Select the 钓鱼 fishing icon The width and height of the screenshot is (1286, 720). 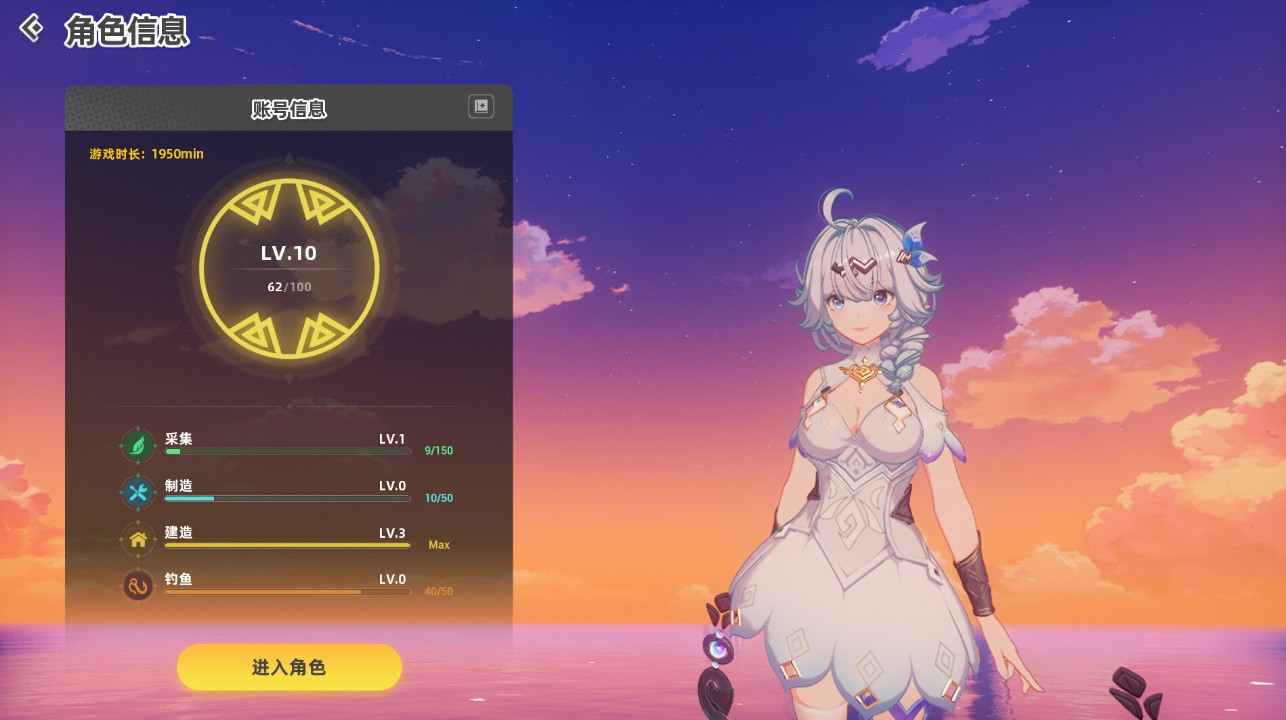pos(138,585)
